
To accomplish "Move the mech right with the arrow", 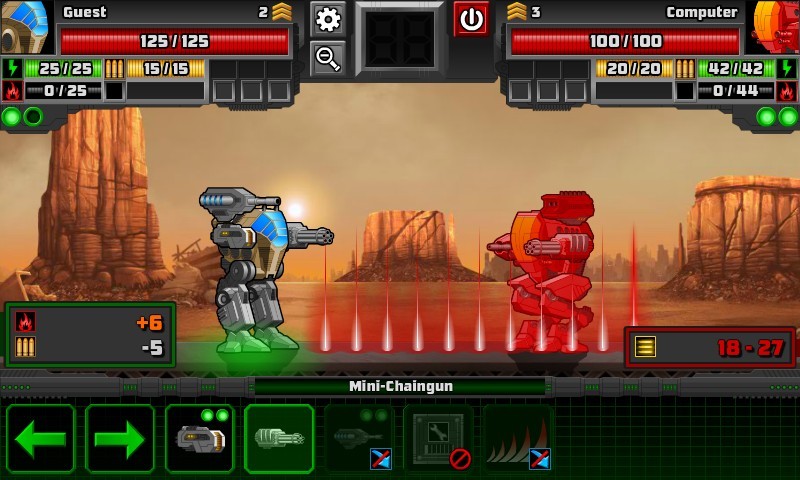I will 120,438.
